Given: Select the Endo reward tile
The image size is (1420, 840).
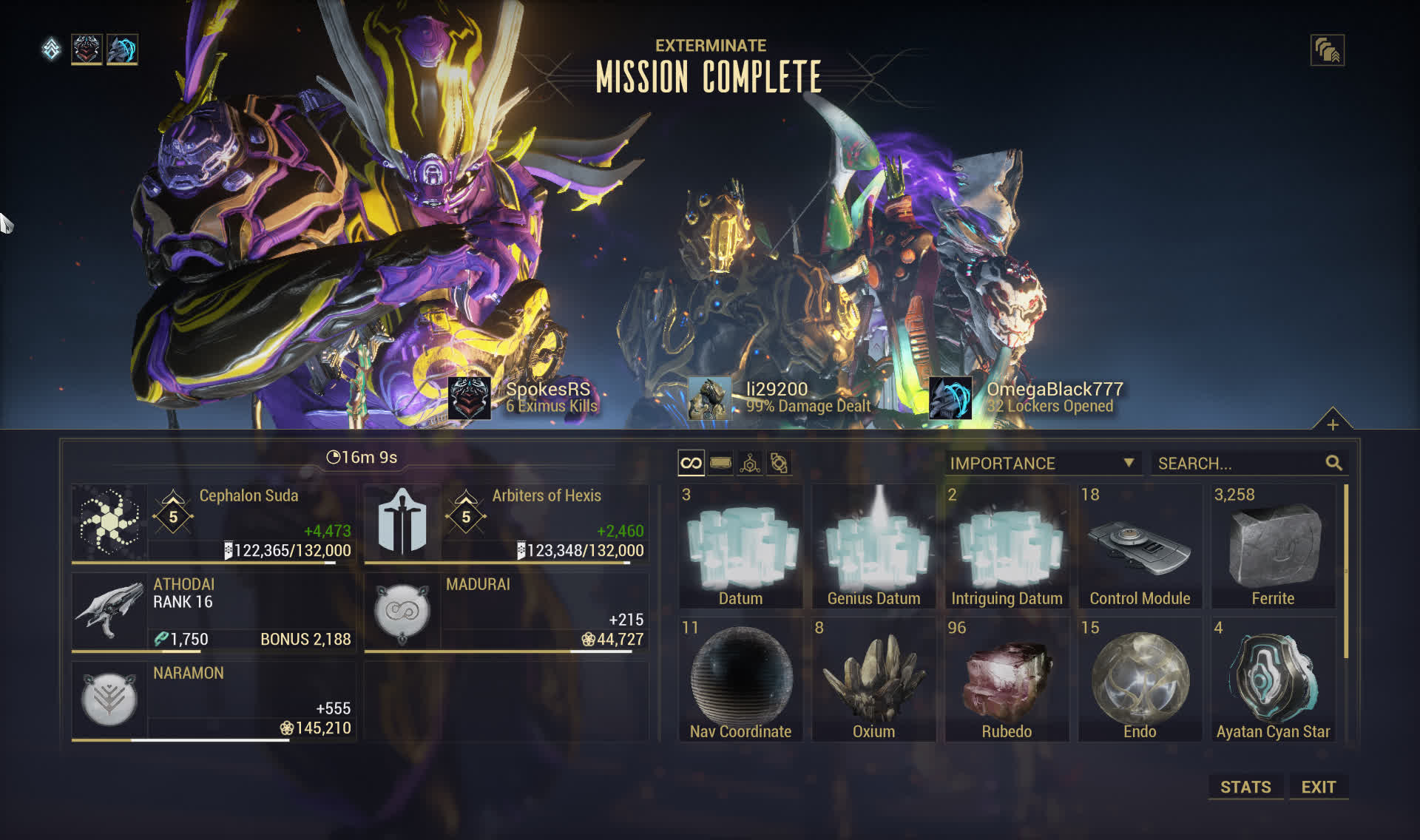Looking at the screenshot, I should click(1140, 680).
